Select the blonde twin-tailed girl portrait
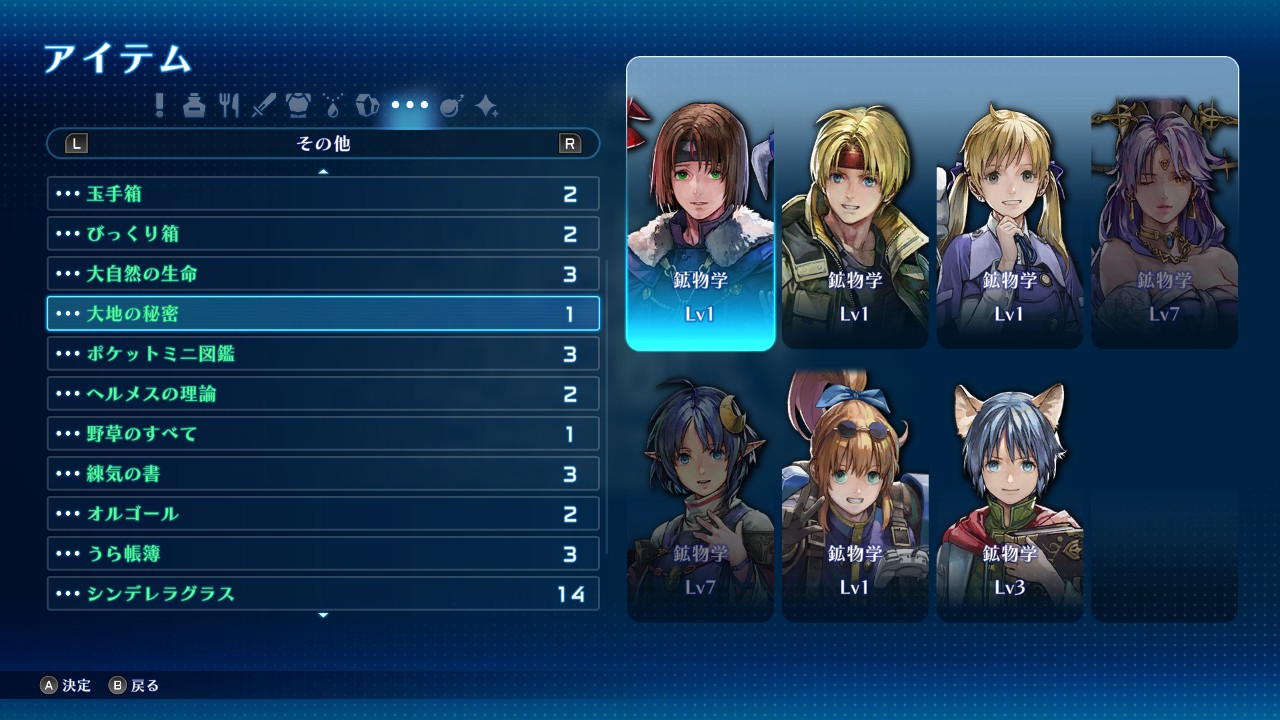1280x720 pixels. tap(1010, 225)
